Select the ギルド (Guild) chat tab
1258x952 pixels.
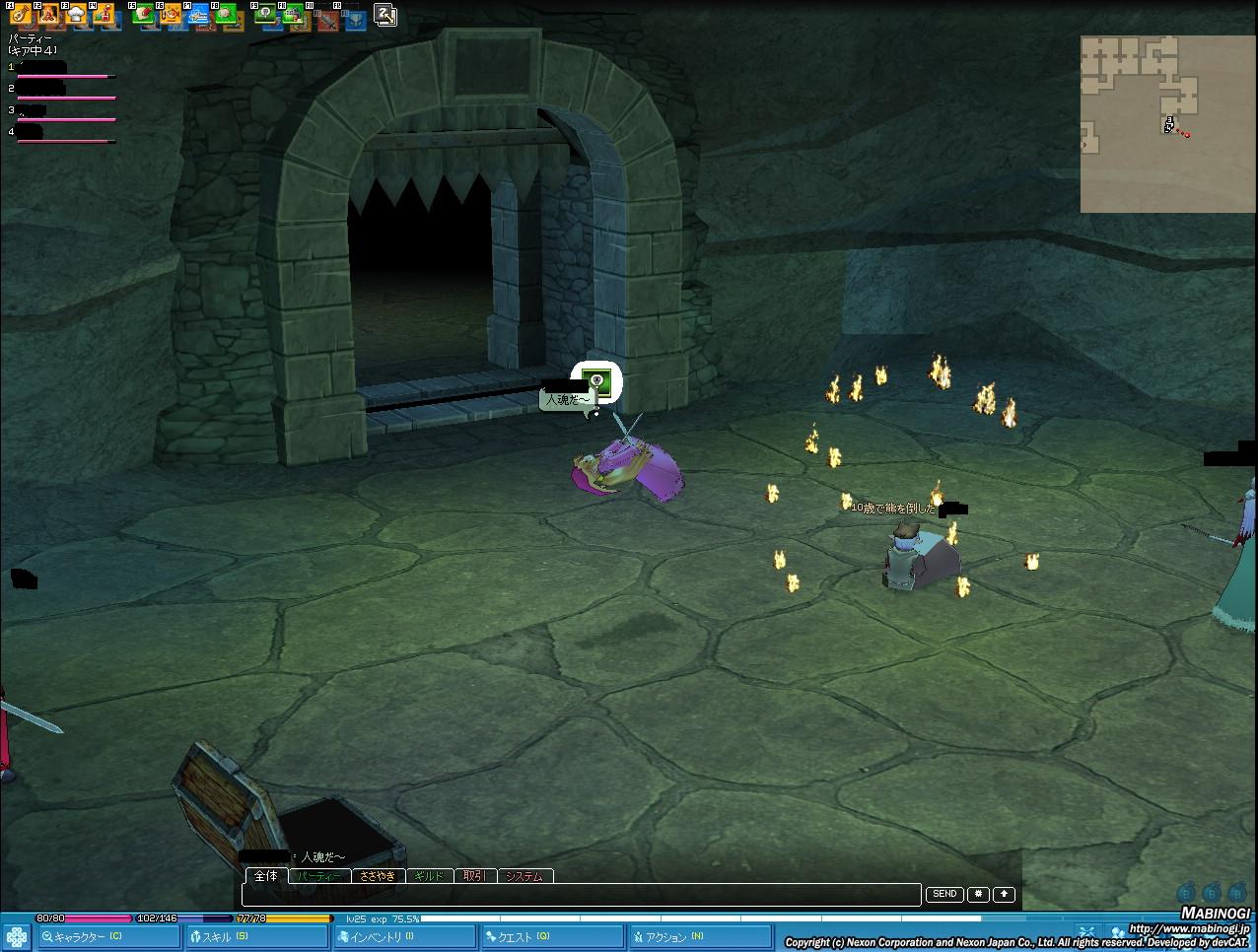tap(429, 876)
